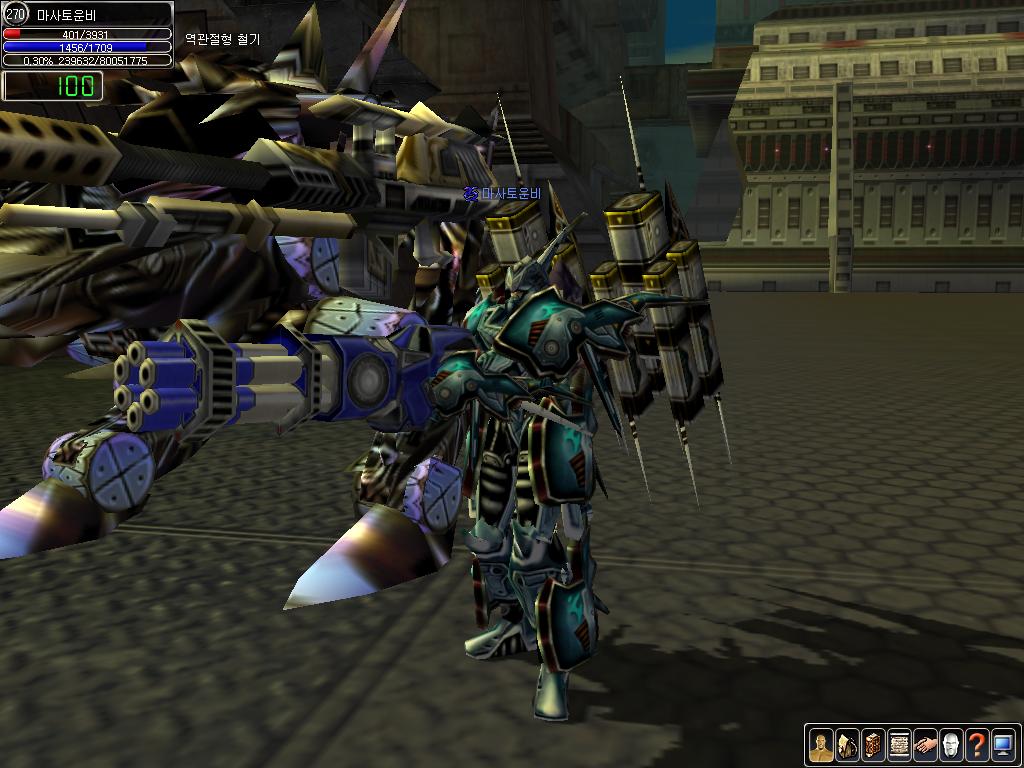The image size is (1024, 768).
Task: Open the inventory bag icon
Action: pyautogui.click(x=846, y=745)
